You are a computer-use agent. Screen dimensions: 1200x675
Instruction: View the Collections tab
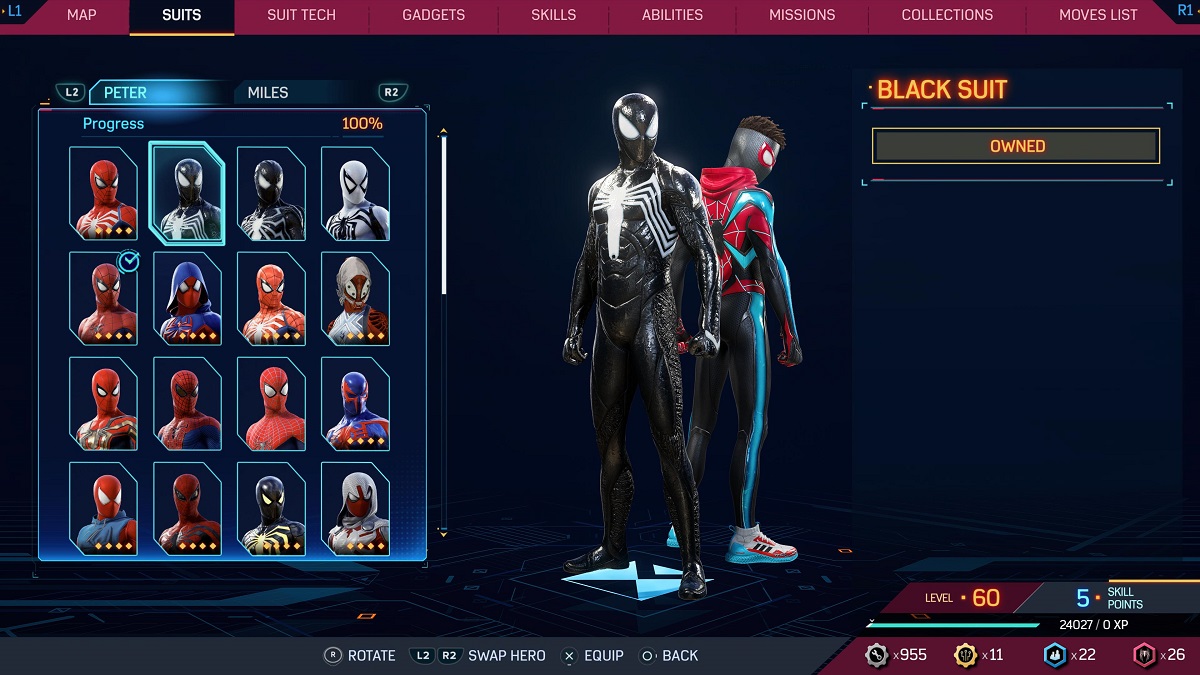pos(947,15)
